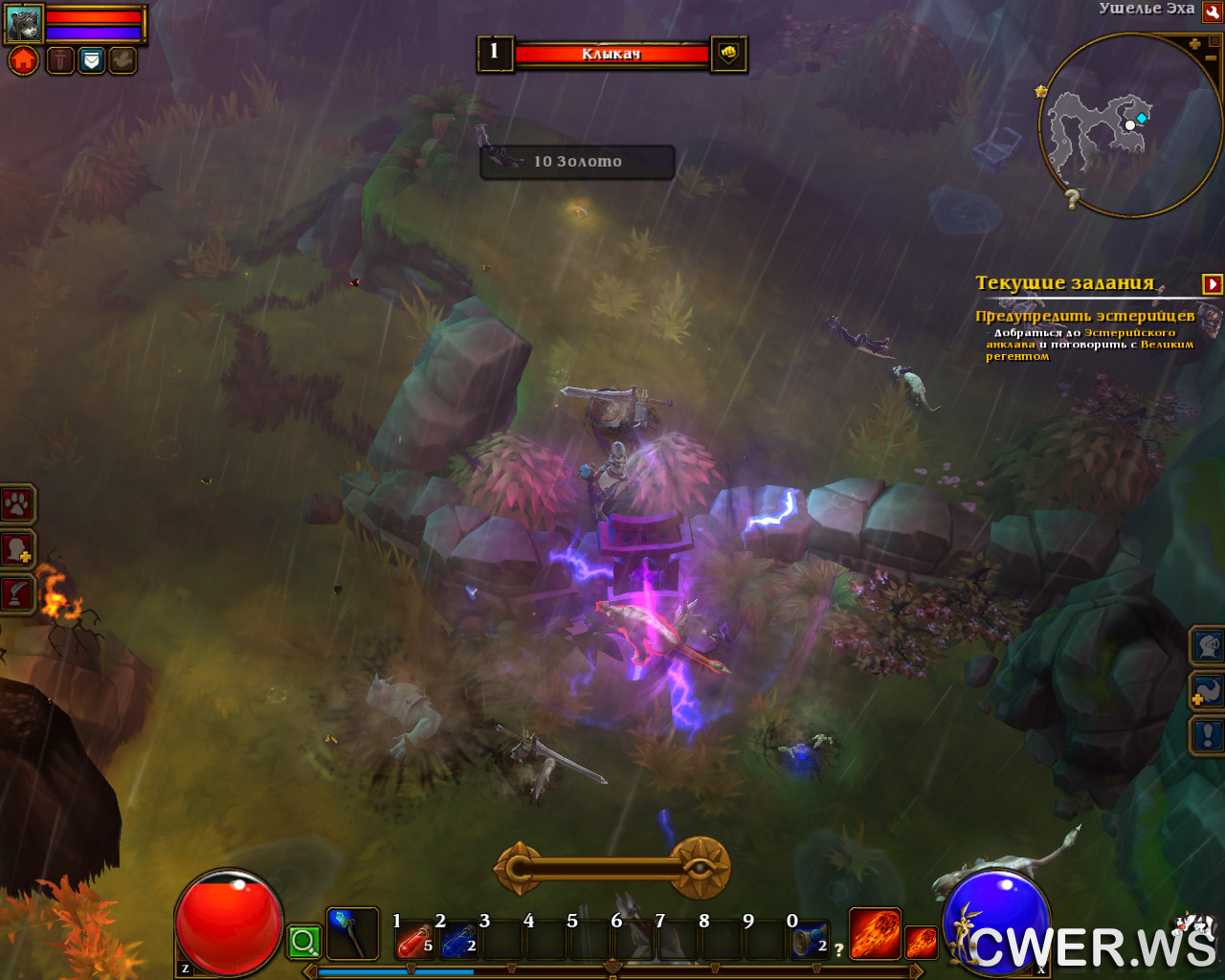Send pet to town with house button
This screenshot has width=1225, height=980.
(24, 61)
